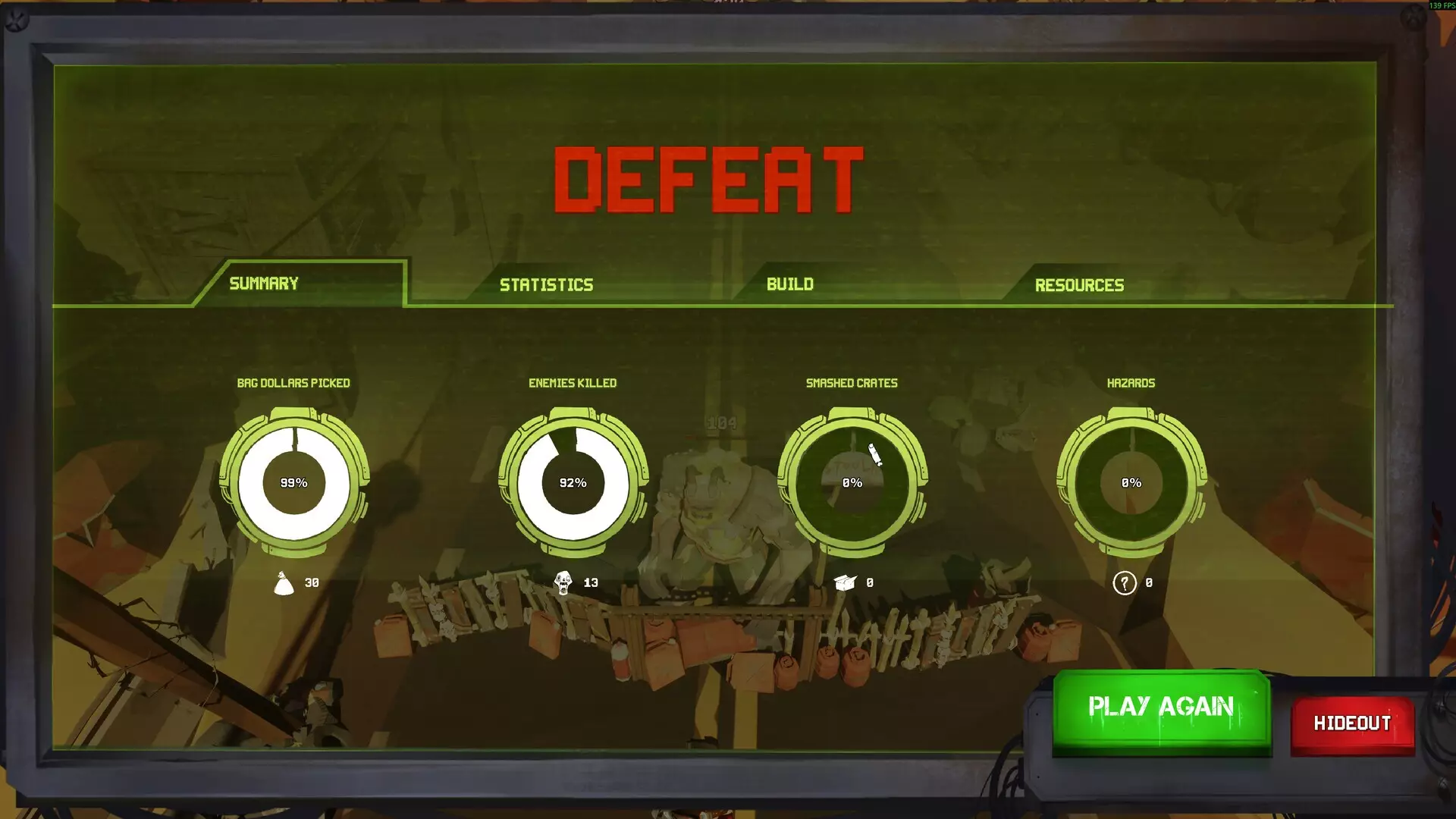Open the Build tab
This screenshot has height=819, width=1456.
(789, 284)
